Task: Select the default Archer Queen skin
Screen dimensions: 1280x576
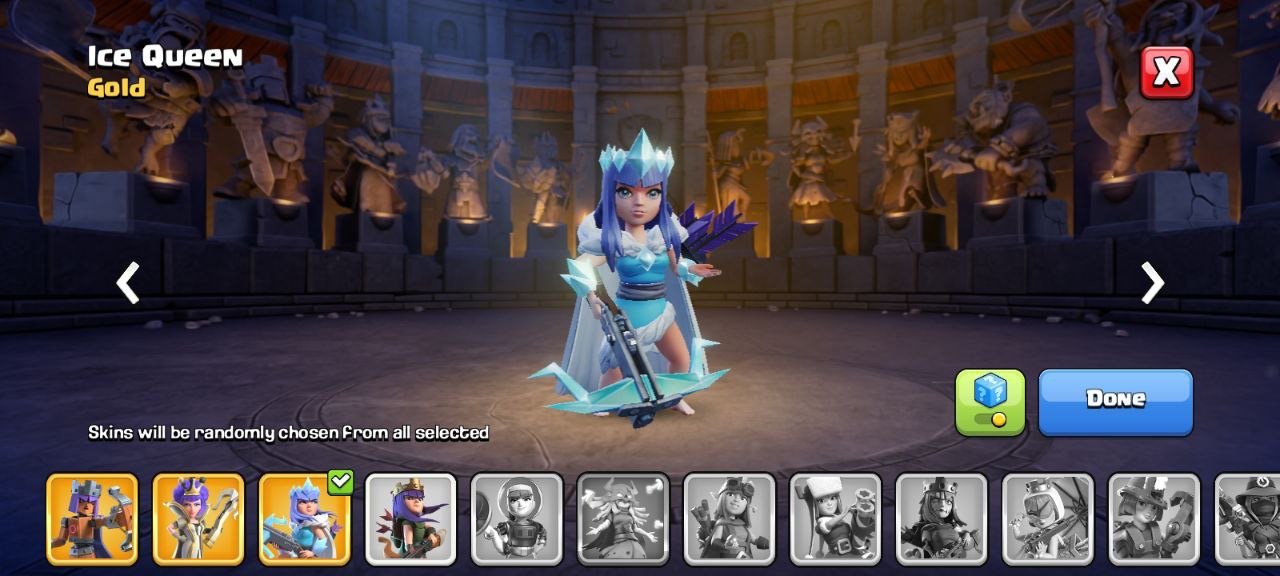Action: [x=410, y=518]
